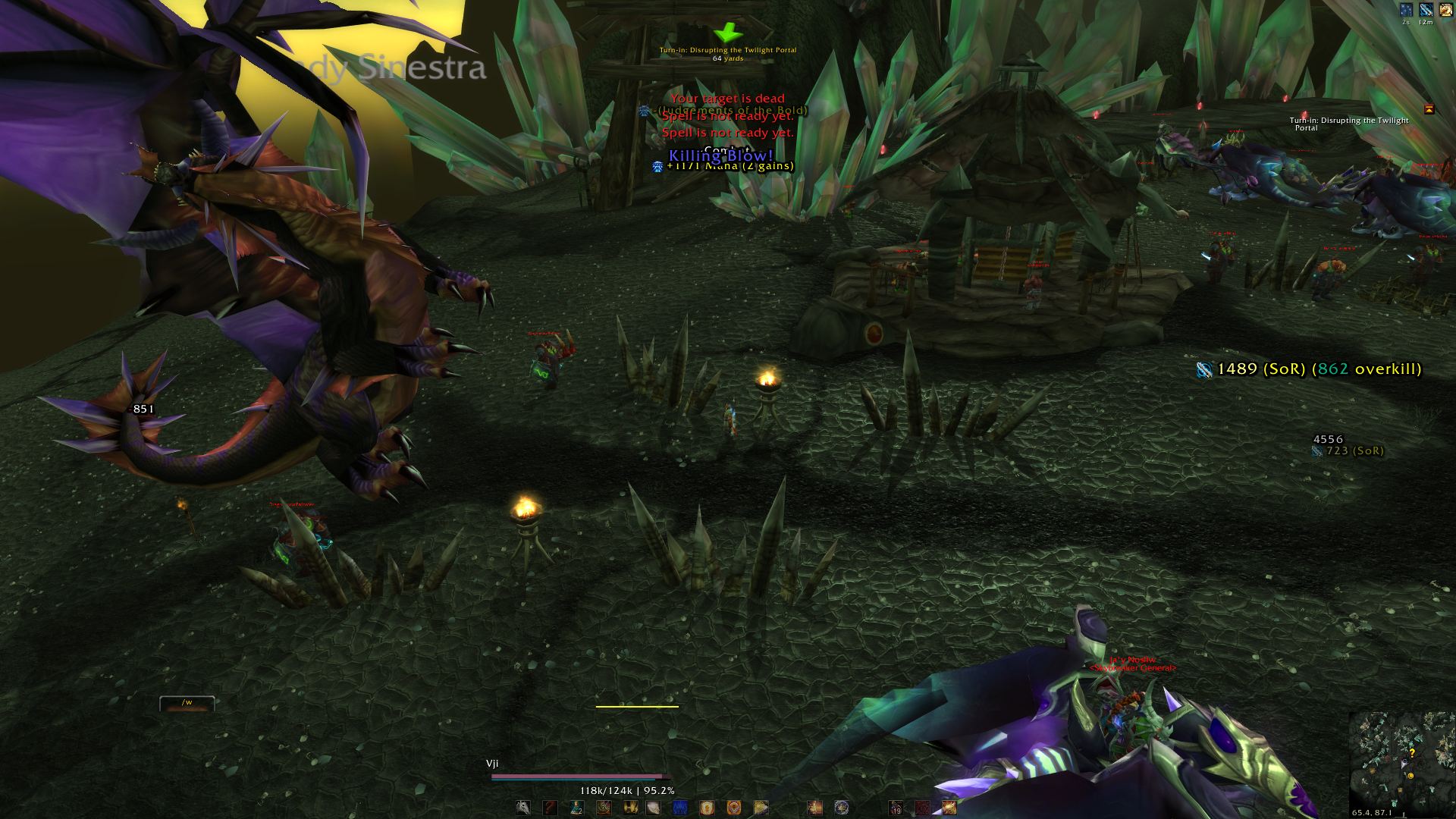
Task: Open the minimap in the corner
Action: point(1402,761)
